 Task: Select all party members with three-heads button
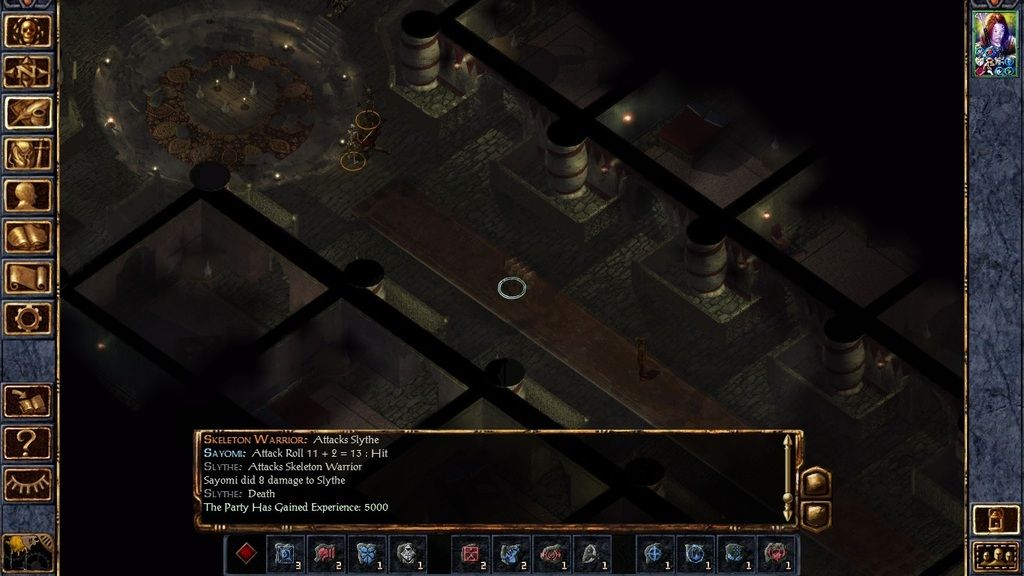tap(994, 555)
